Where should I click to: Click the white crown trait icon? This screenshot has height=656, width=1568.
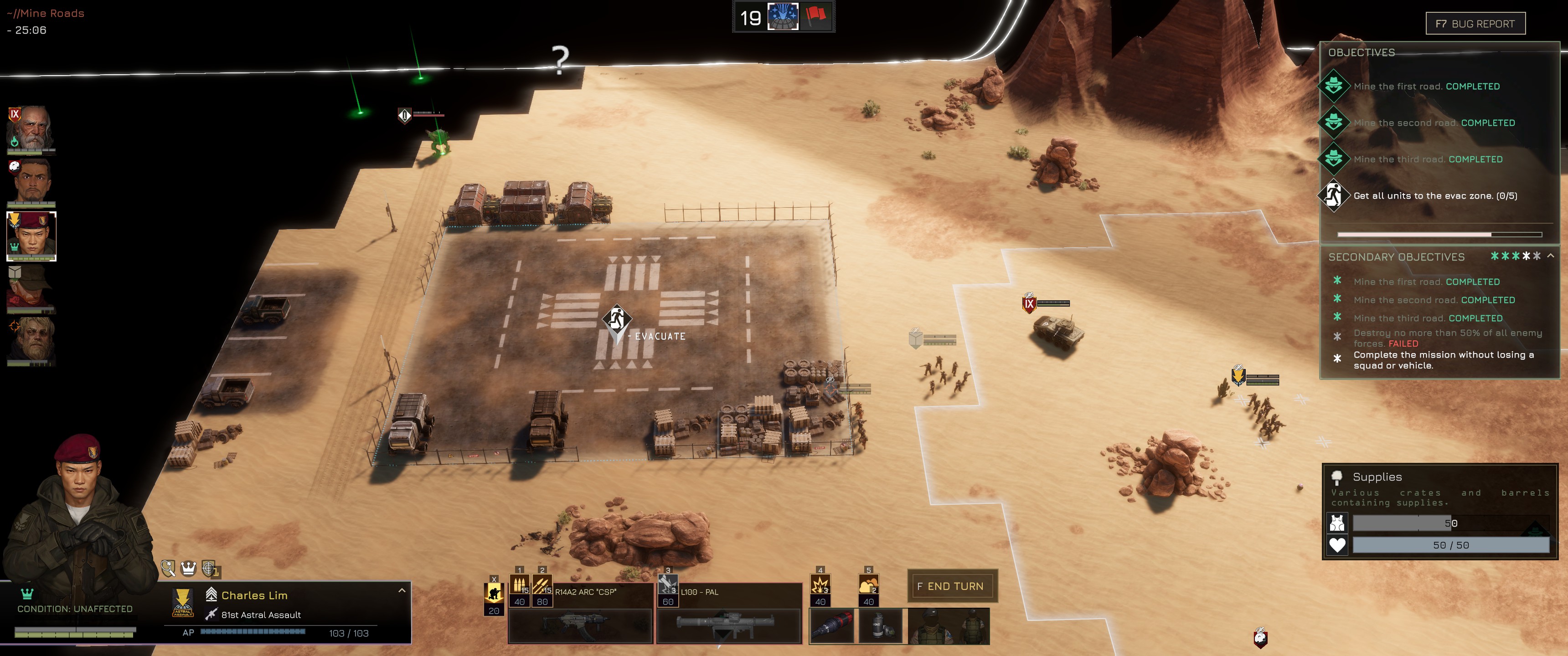(189, 569)
